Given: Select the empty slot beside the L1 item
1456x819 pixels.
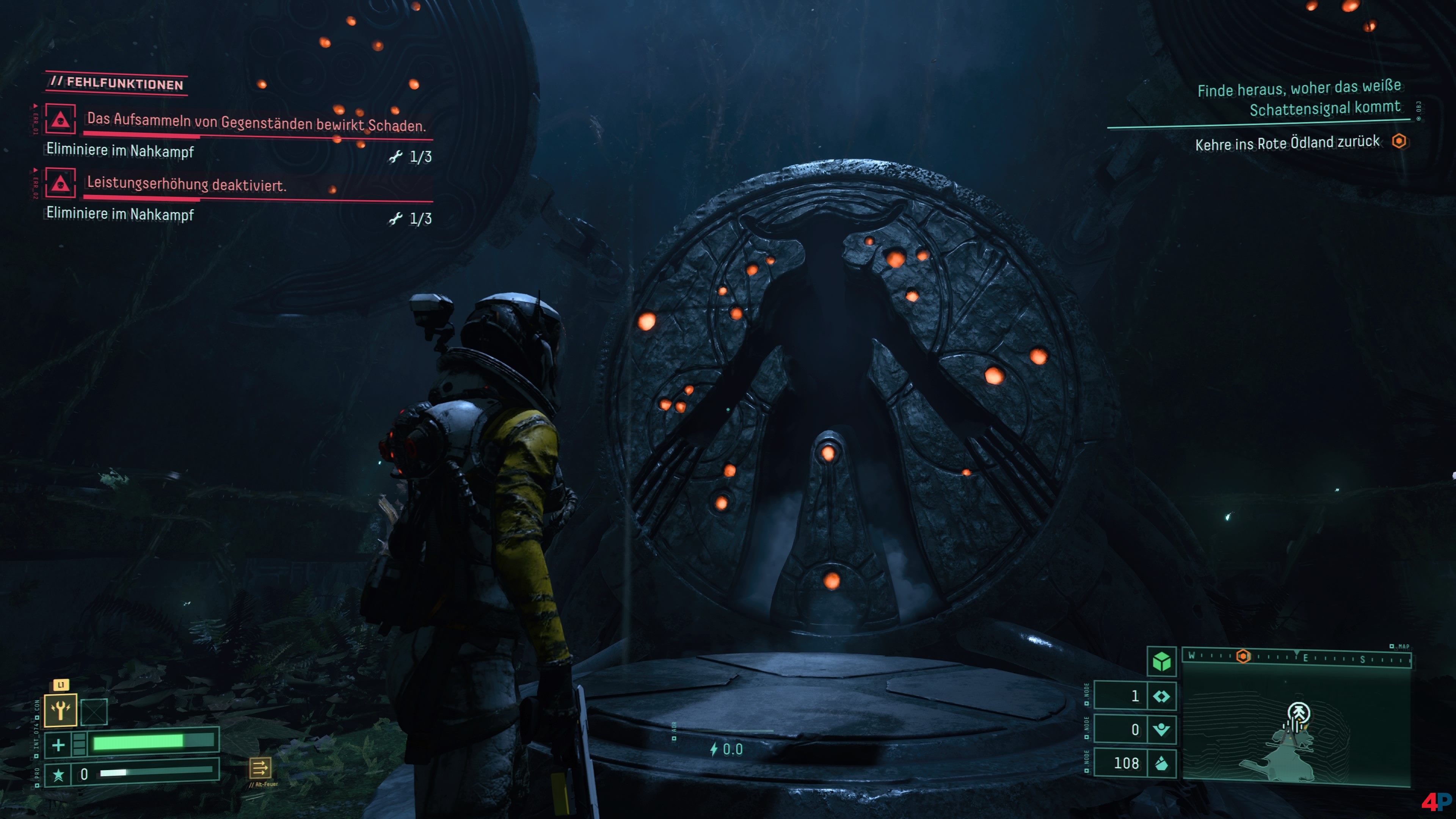Looking at the screenshot, I should click(94, 712).
